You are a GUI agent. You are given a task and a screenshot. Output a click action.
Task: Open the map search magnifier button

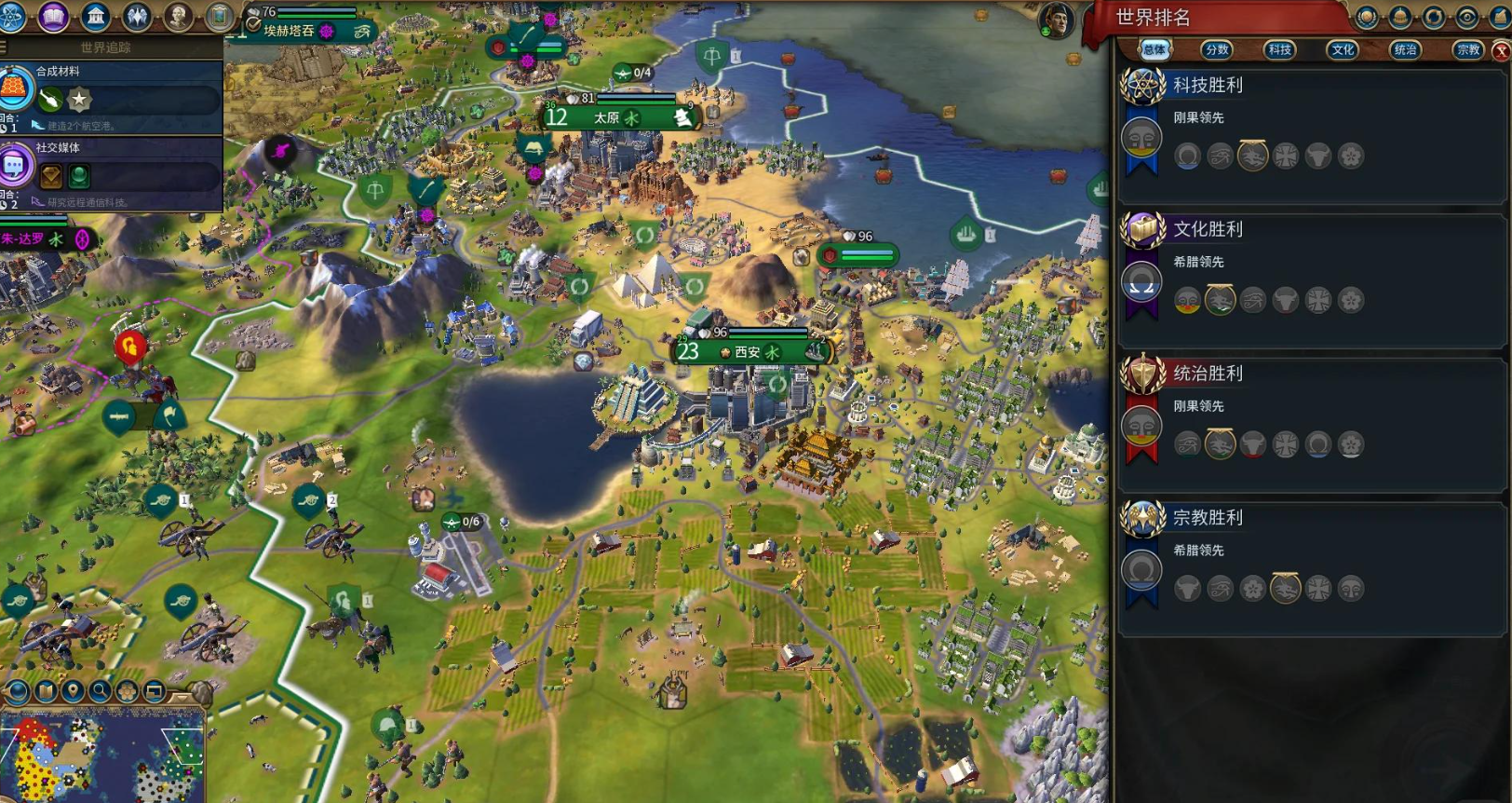point(99,691)
